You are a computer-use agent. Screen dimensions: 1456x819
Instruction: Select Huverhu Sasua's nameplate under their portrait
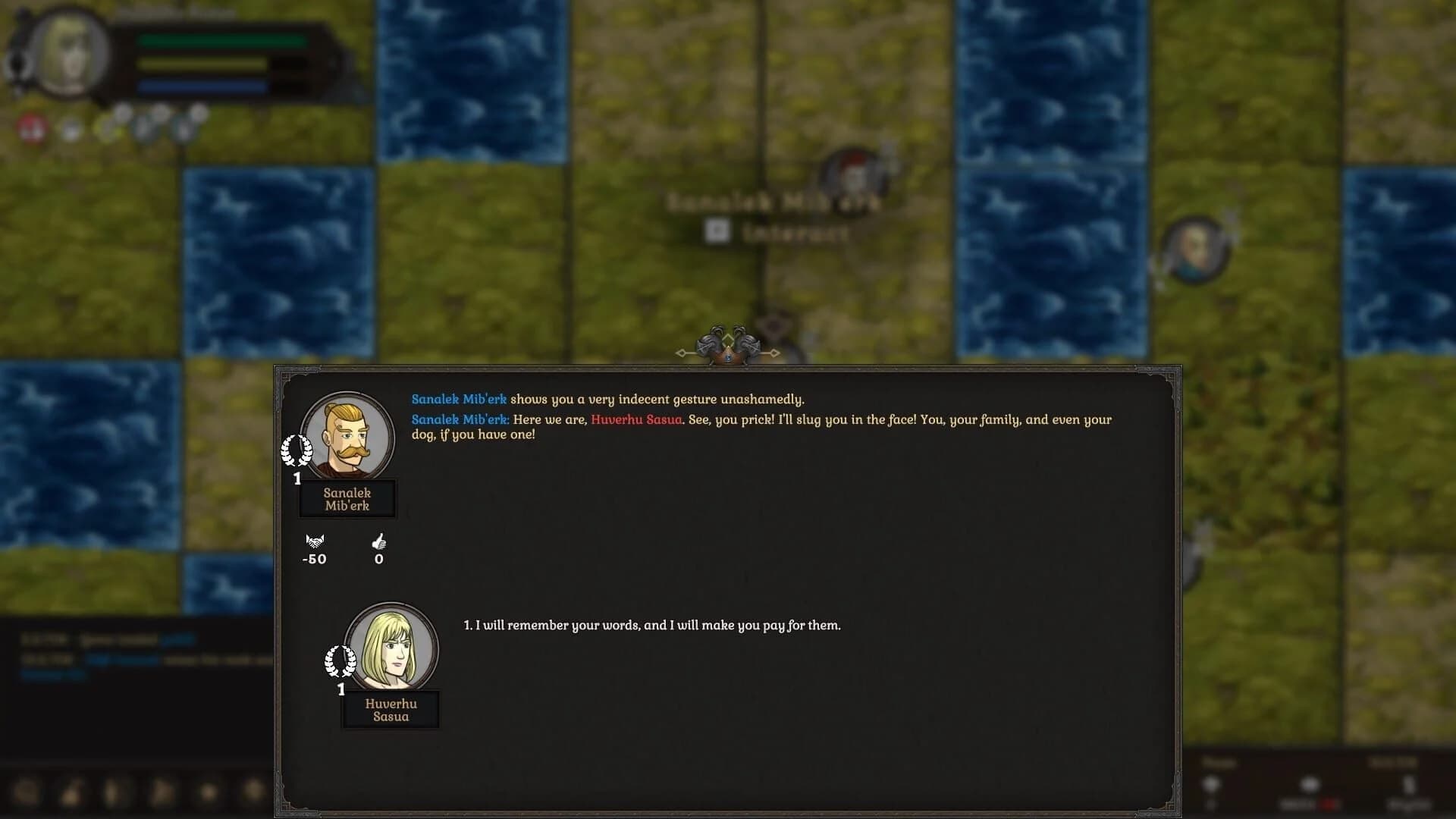(x=391, y=710)
